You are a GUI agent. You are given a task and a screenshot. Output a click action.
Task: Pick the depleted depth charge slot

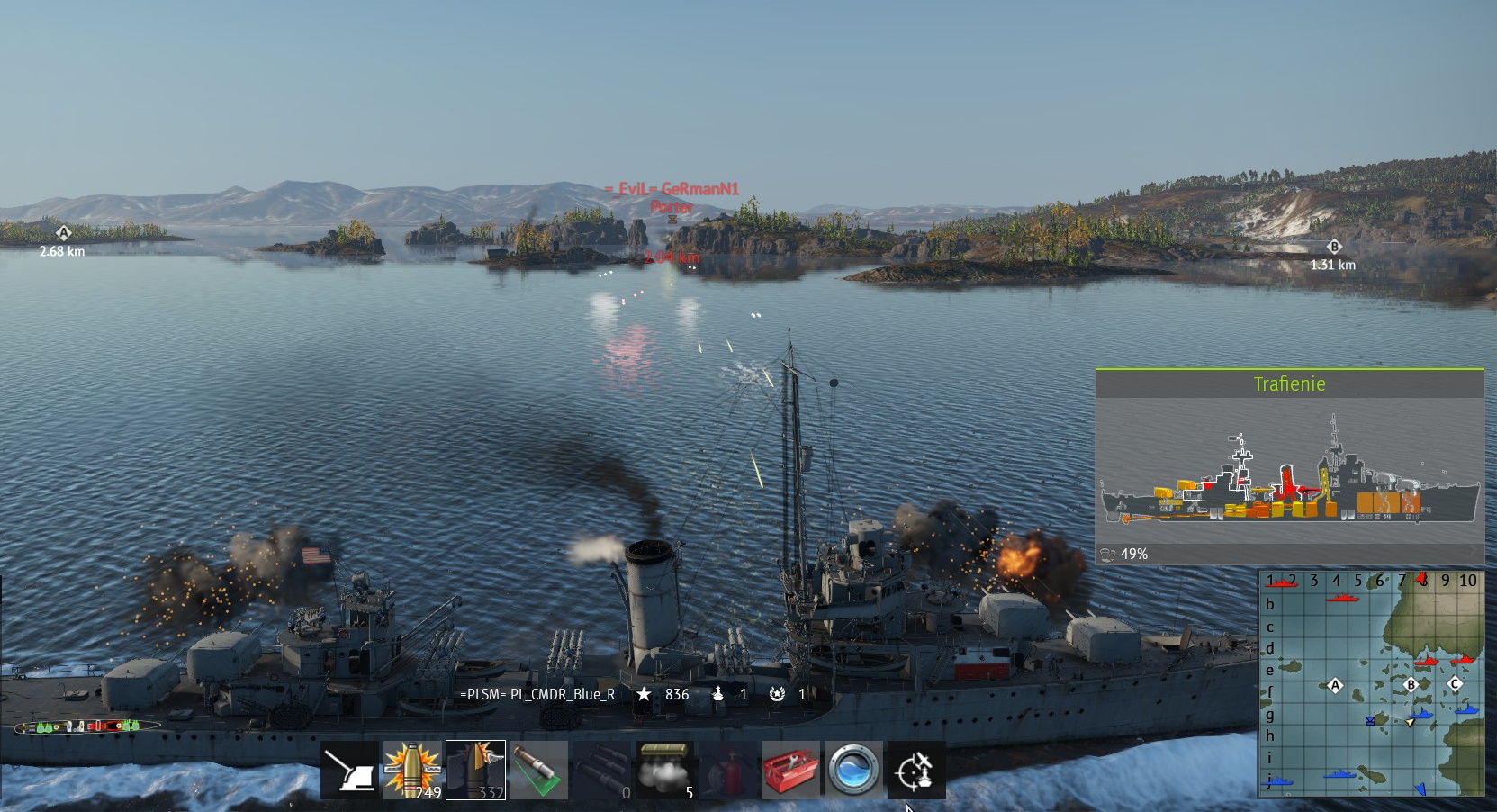coord(602,771)
